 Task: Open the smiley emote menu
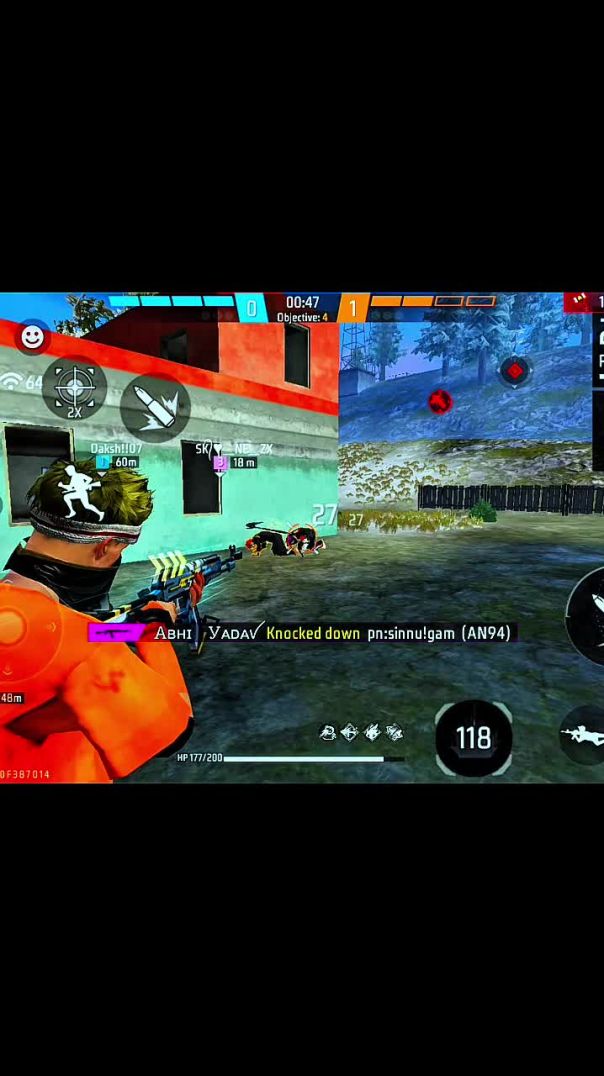(32, 337)
